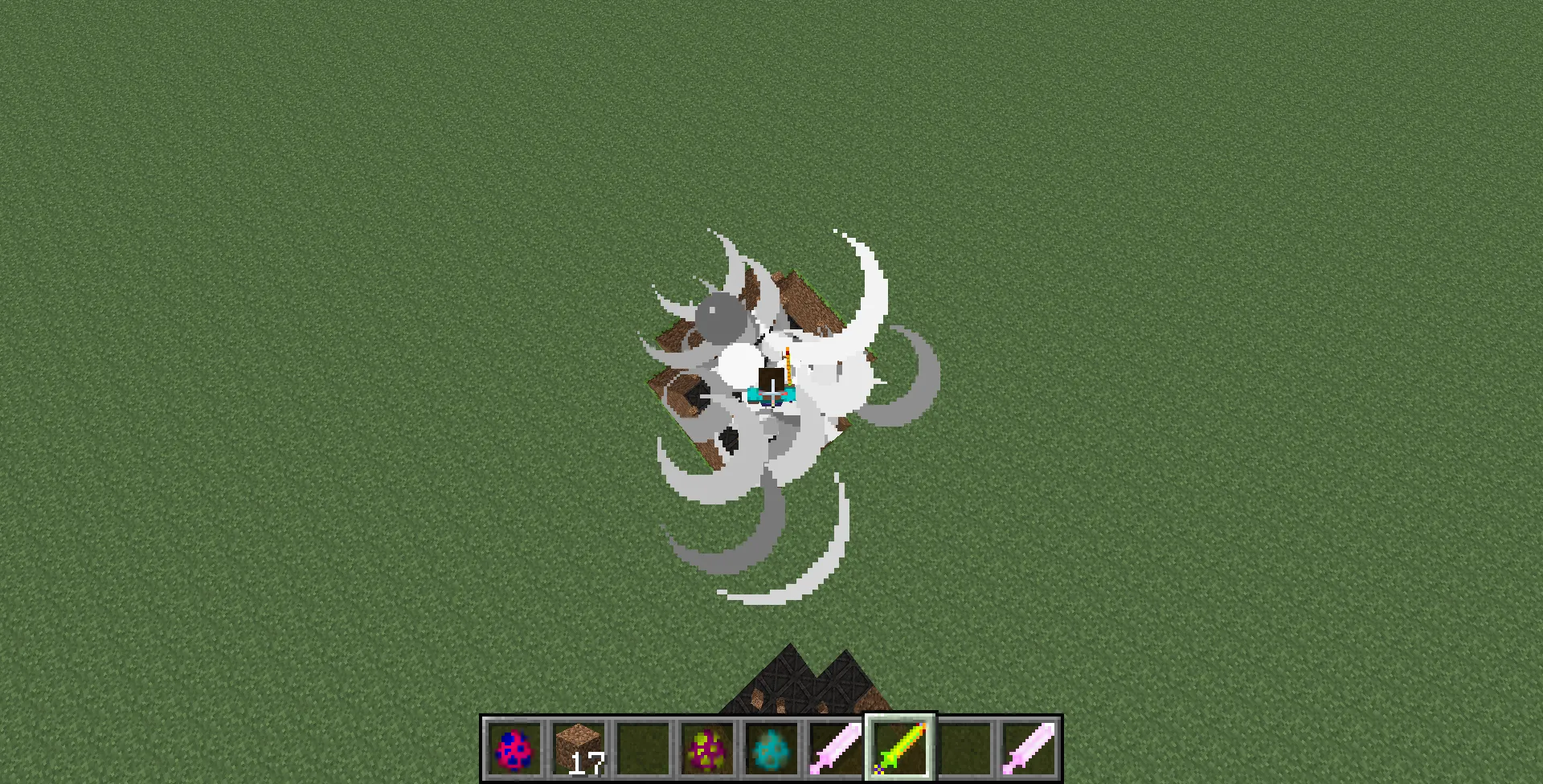The width and height of the screenshot is (1543, 784).
Task: Click the empty eighth hotbar slot
Action: point(964,749)
